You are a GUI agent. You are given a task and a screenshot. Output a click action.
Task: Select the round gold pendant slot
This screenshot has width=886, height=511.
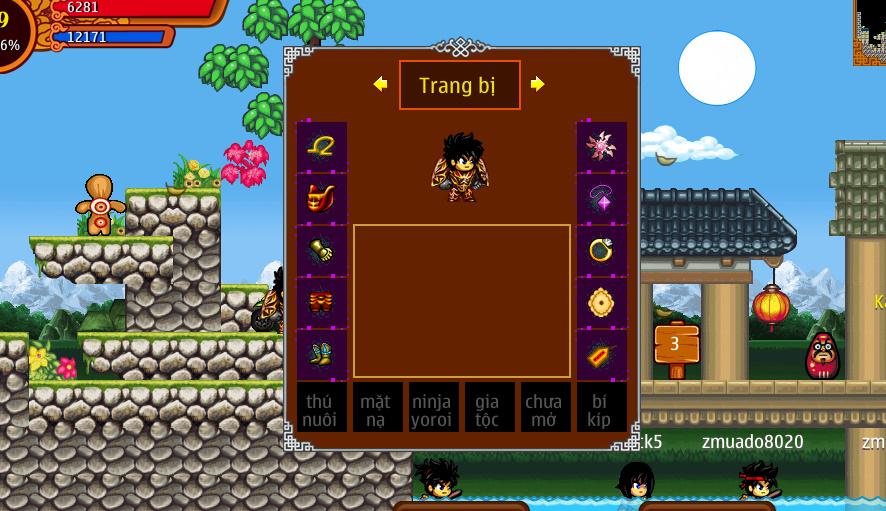coord(601,302)
